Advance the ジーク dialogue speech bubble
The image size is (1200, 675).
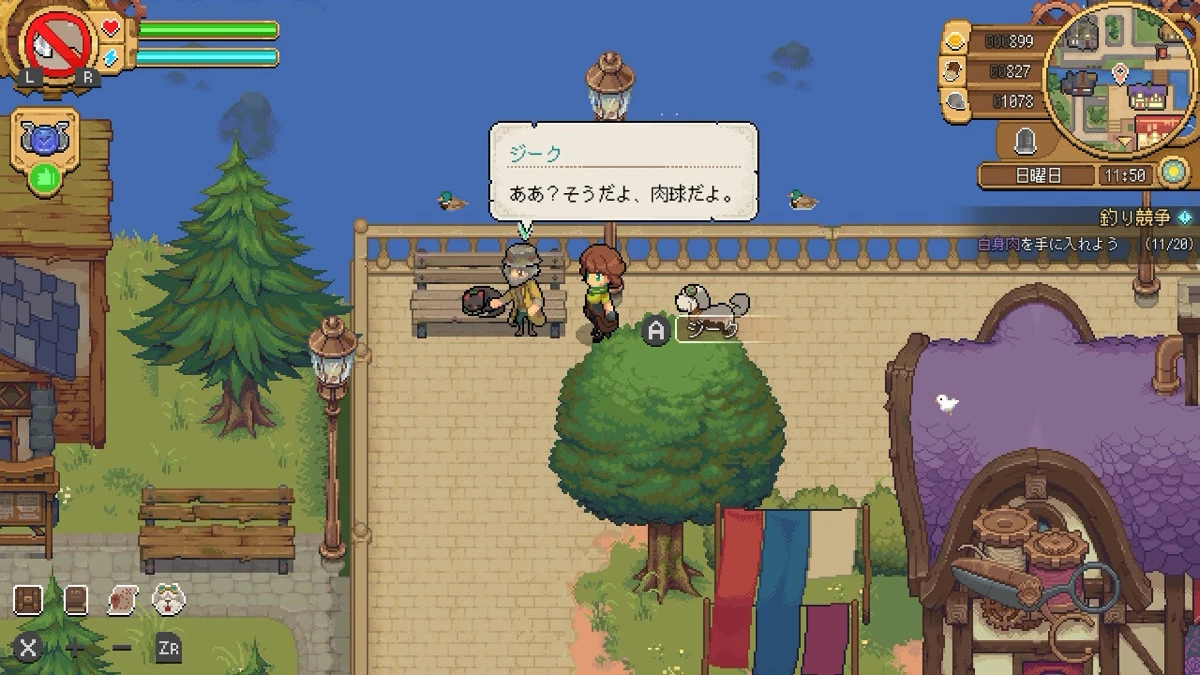[x=622, y=172]
